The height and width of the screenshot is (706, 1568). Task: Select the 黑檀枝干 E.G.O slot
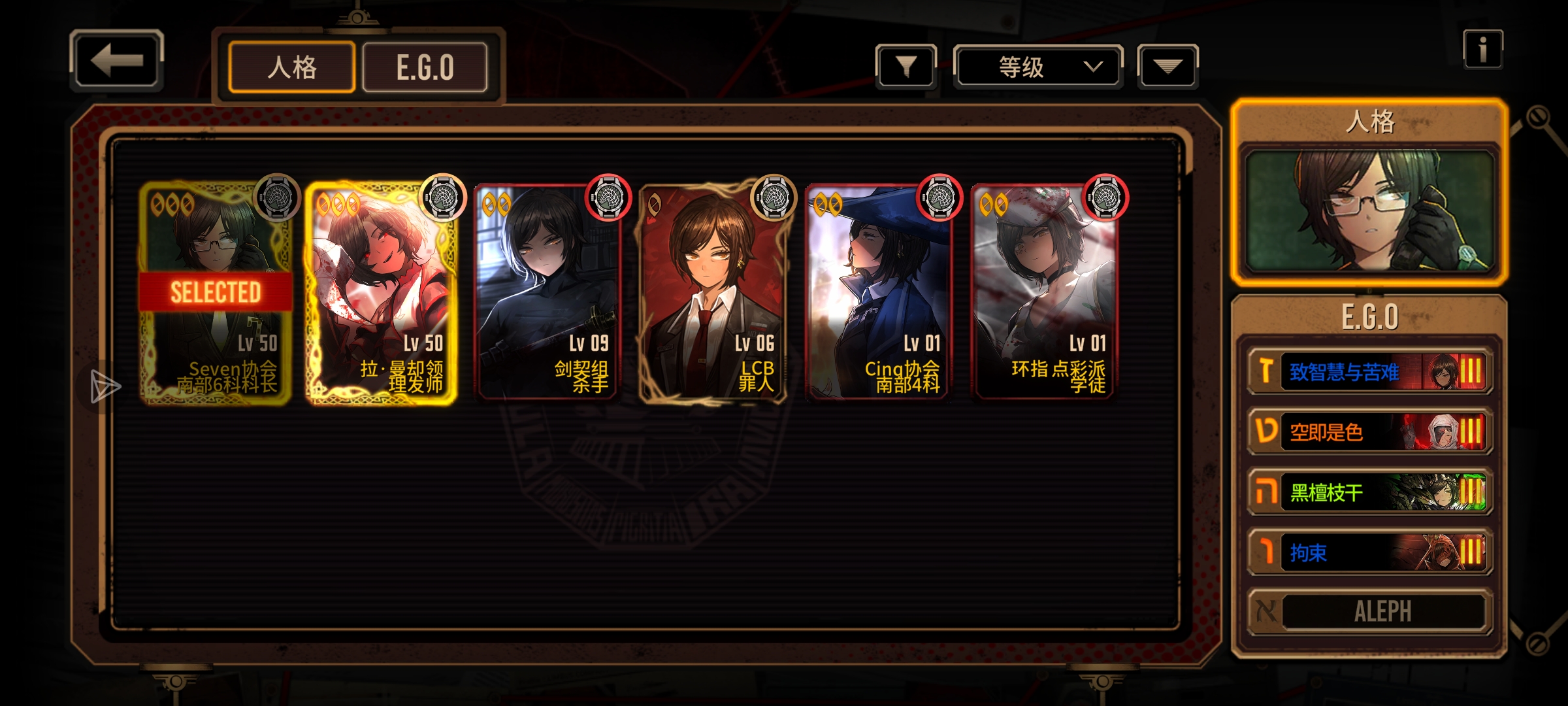1370,492
